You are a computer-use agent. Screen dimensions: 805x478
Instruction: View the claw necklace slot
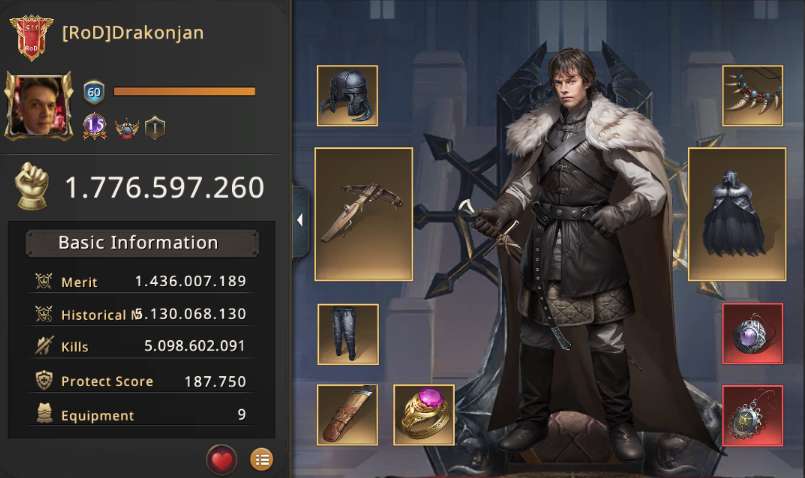[752, 96]
